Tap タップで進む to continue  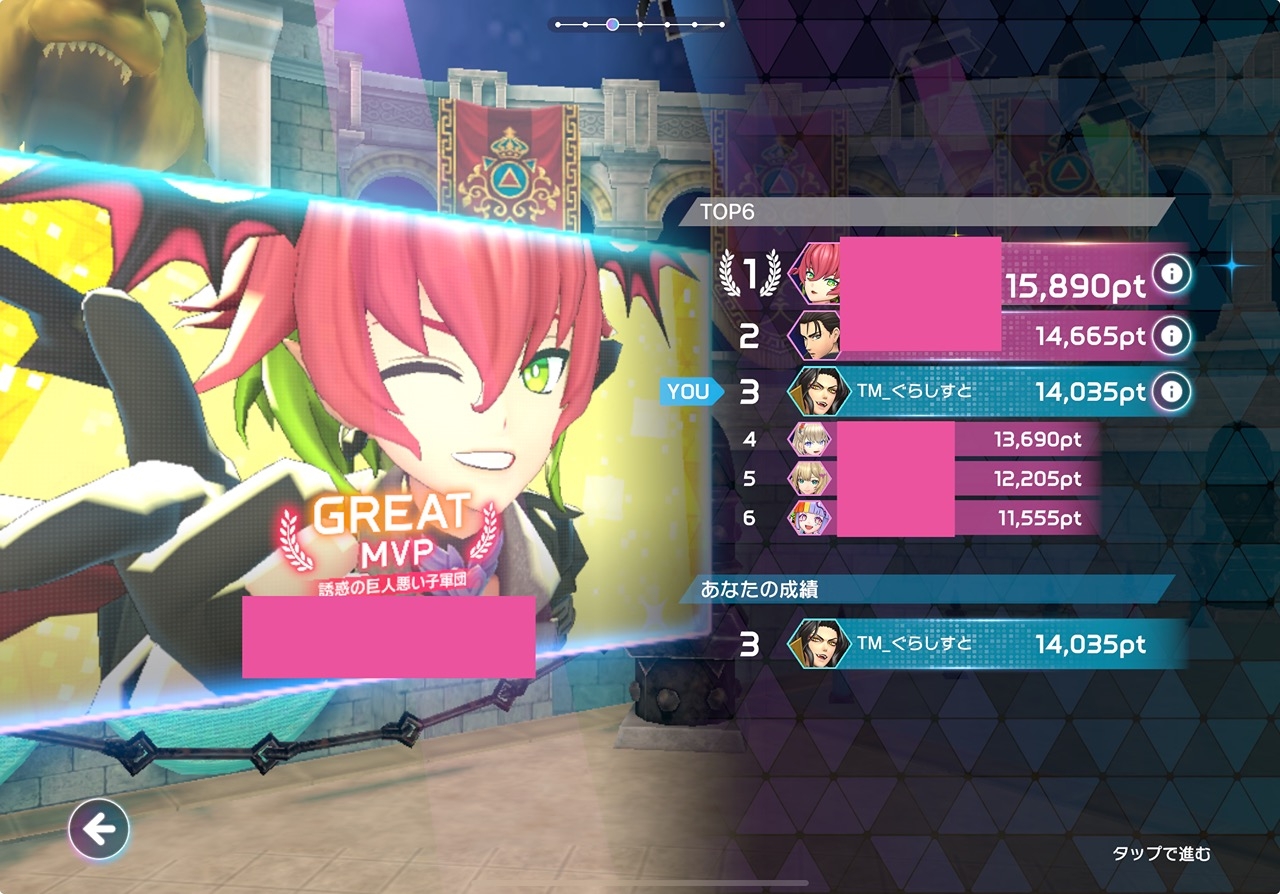pyautogui.click(x=1161, y=853)
